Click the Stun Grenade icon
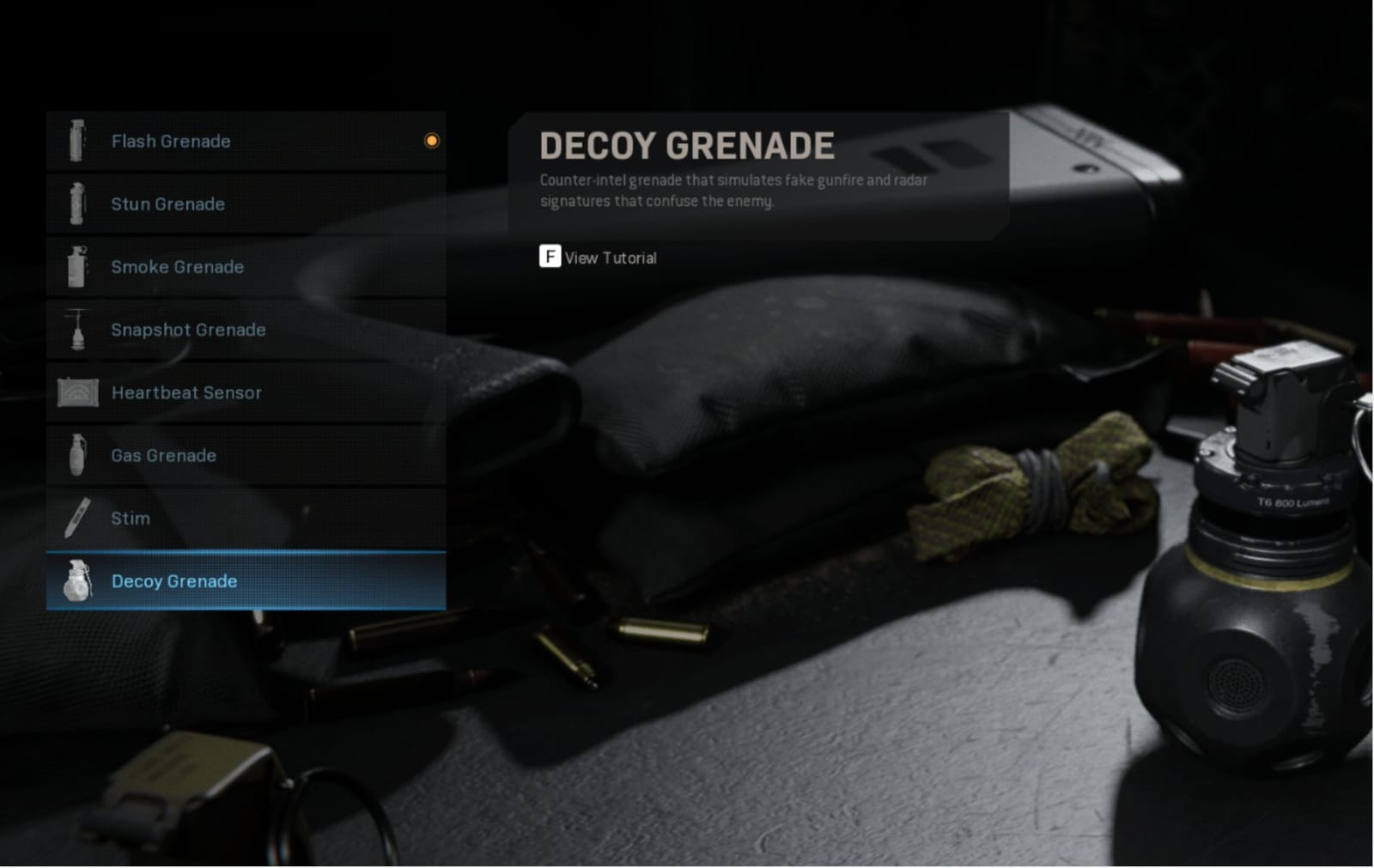 [x=77, y=204]
